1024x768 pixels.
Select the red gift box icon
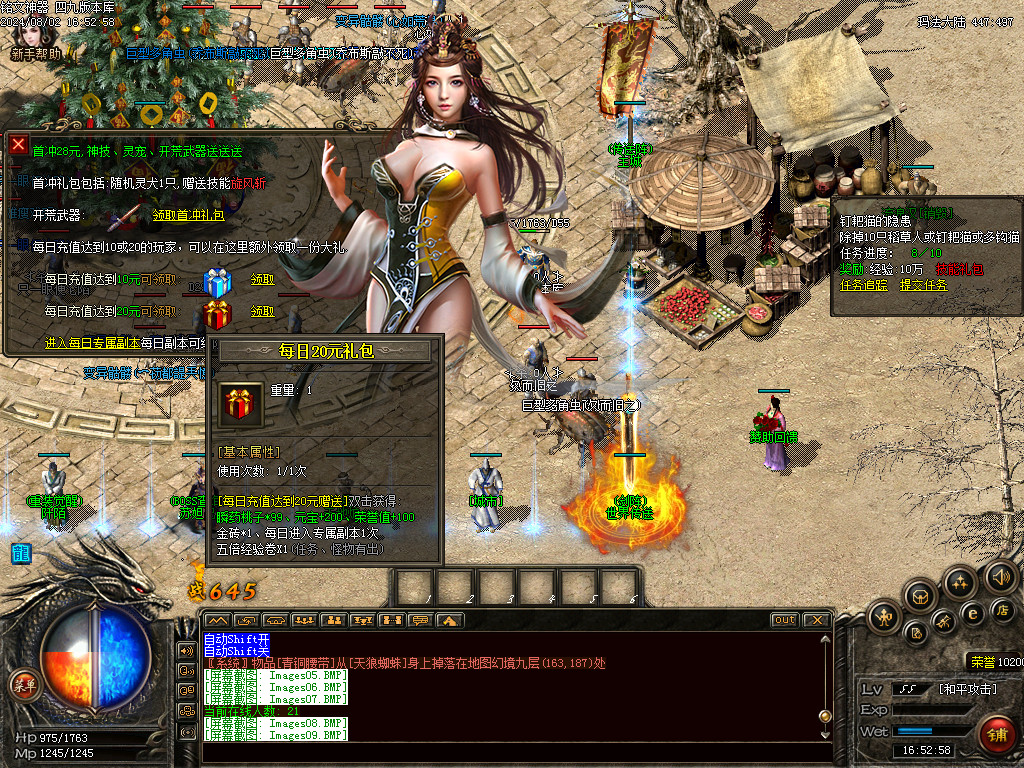pos(217,314)
